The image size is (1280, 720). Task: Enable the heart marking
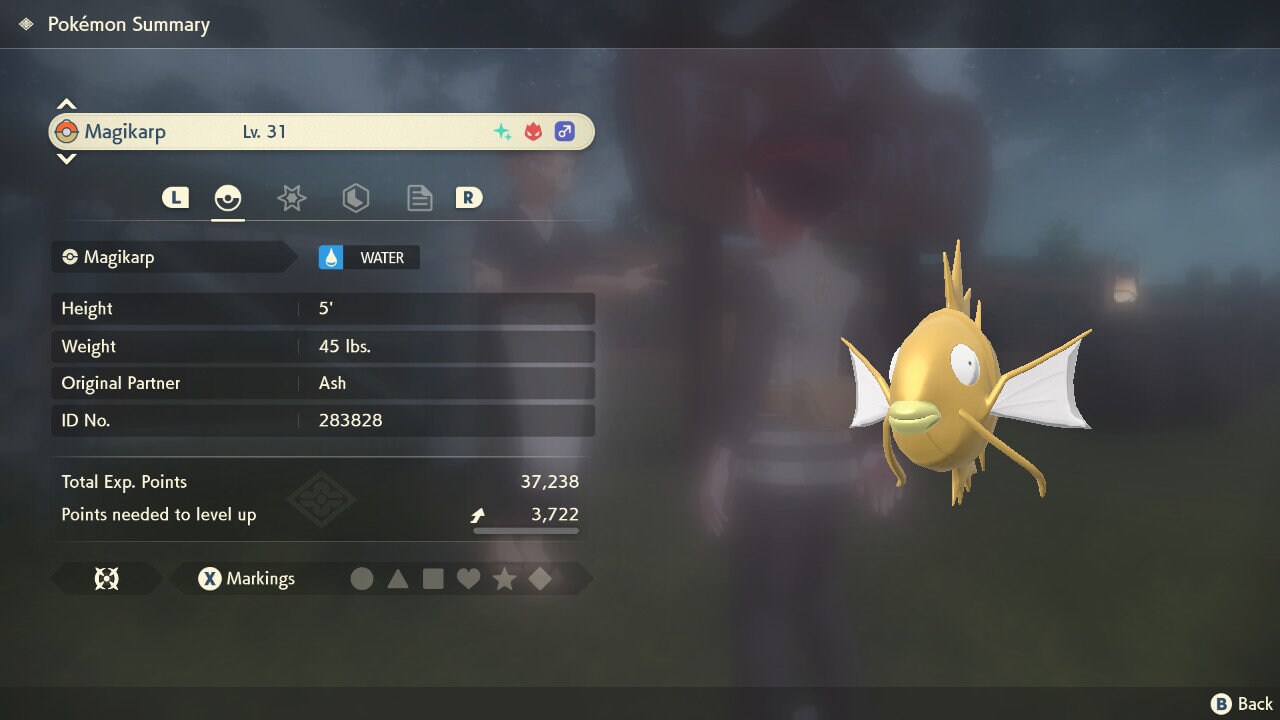[x=469, y=578]
